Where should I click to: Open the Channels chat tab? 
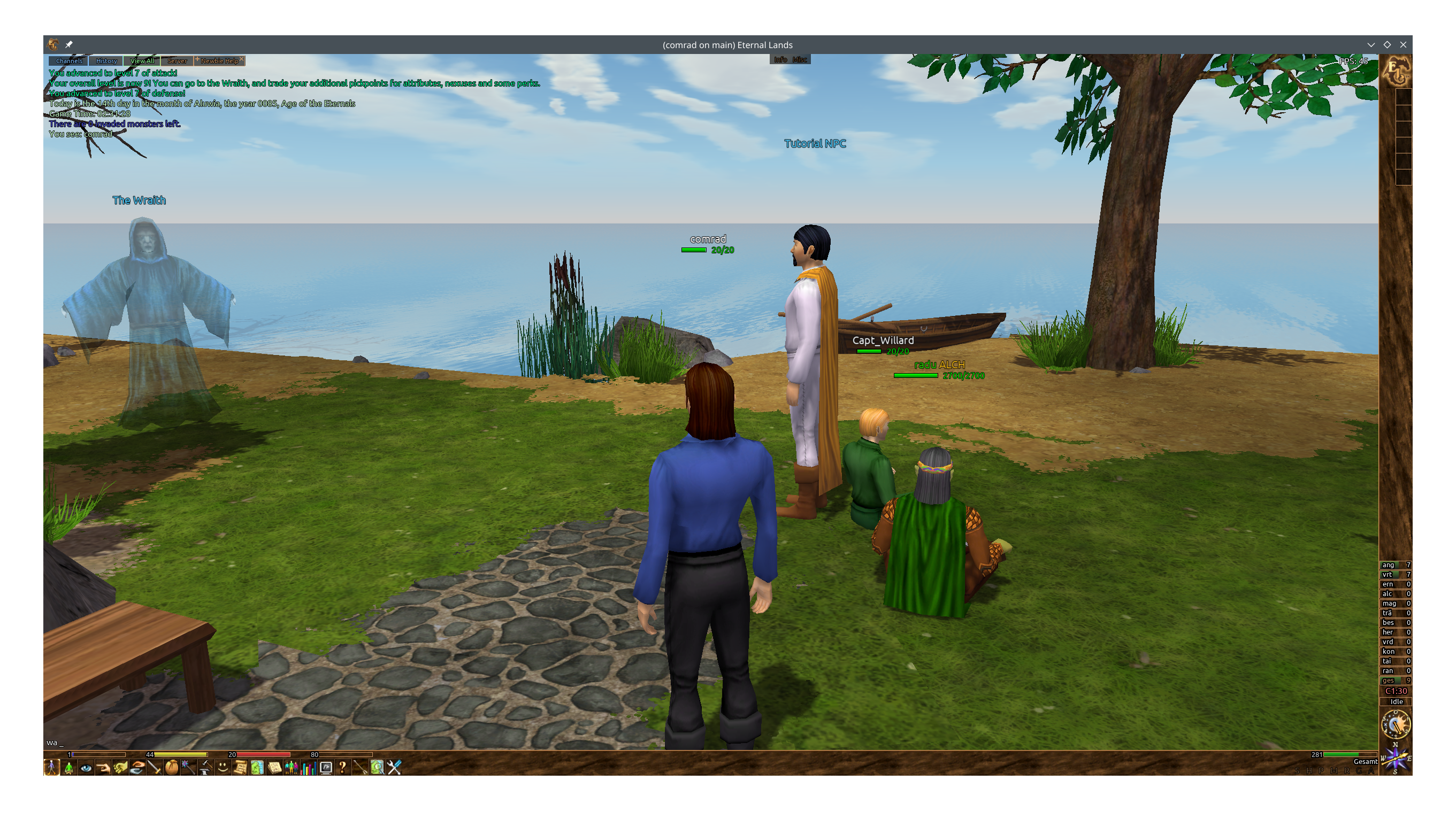click(69, 61)
